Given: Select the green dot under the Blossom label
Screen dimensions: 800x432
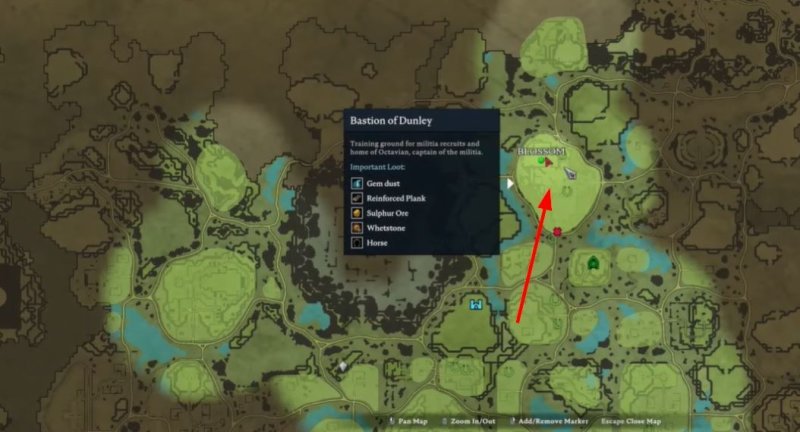Looking at the screenshot, I should pyautogui.click(x=541, y=160).
